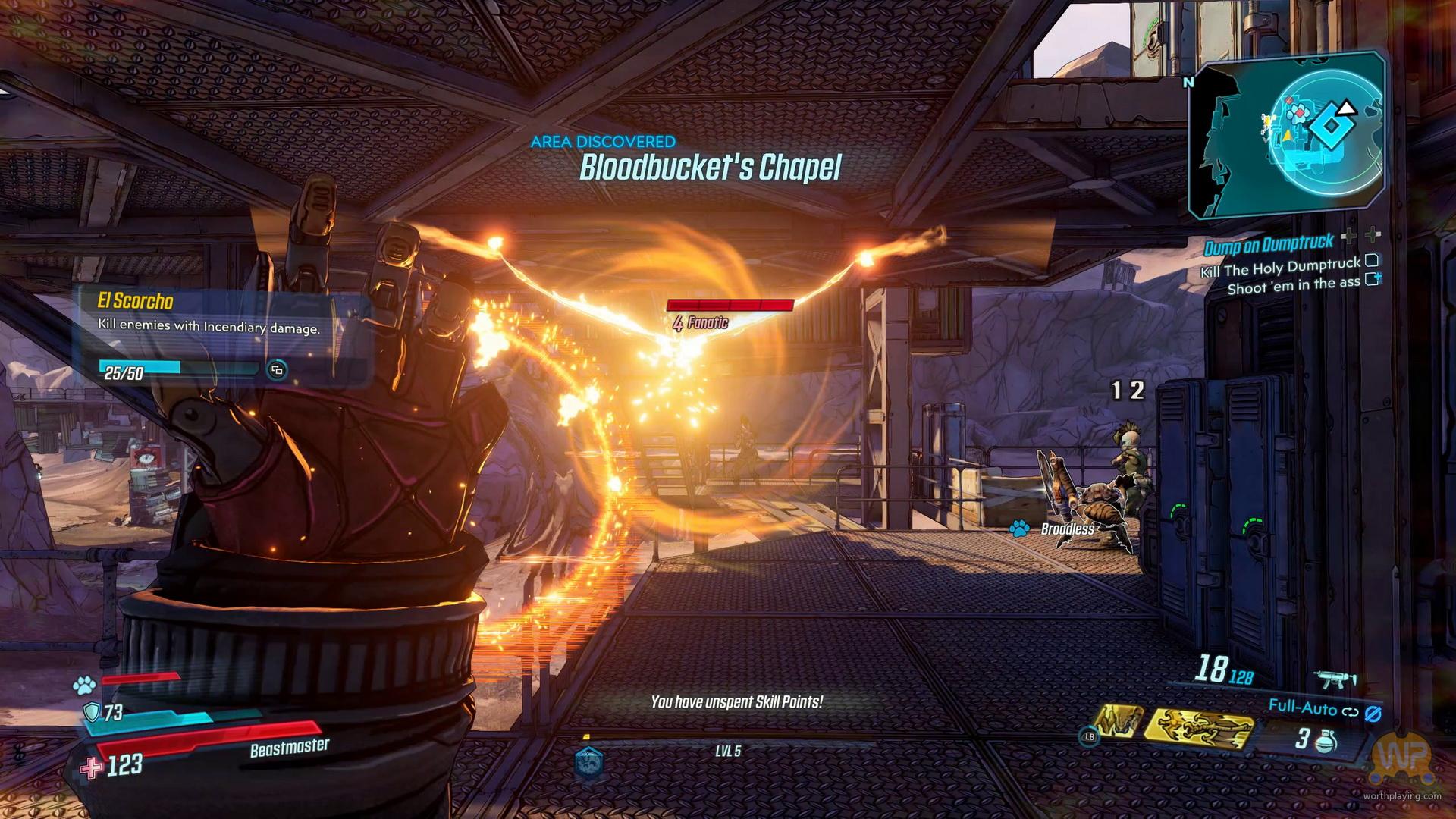Screen dimensions: 1456x819
Task: Click the pink health cross icon
Action: point(91,767)
